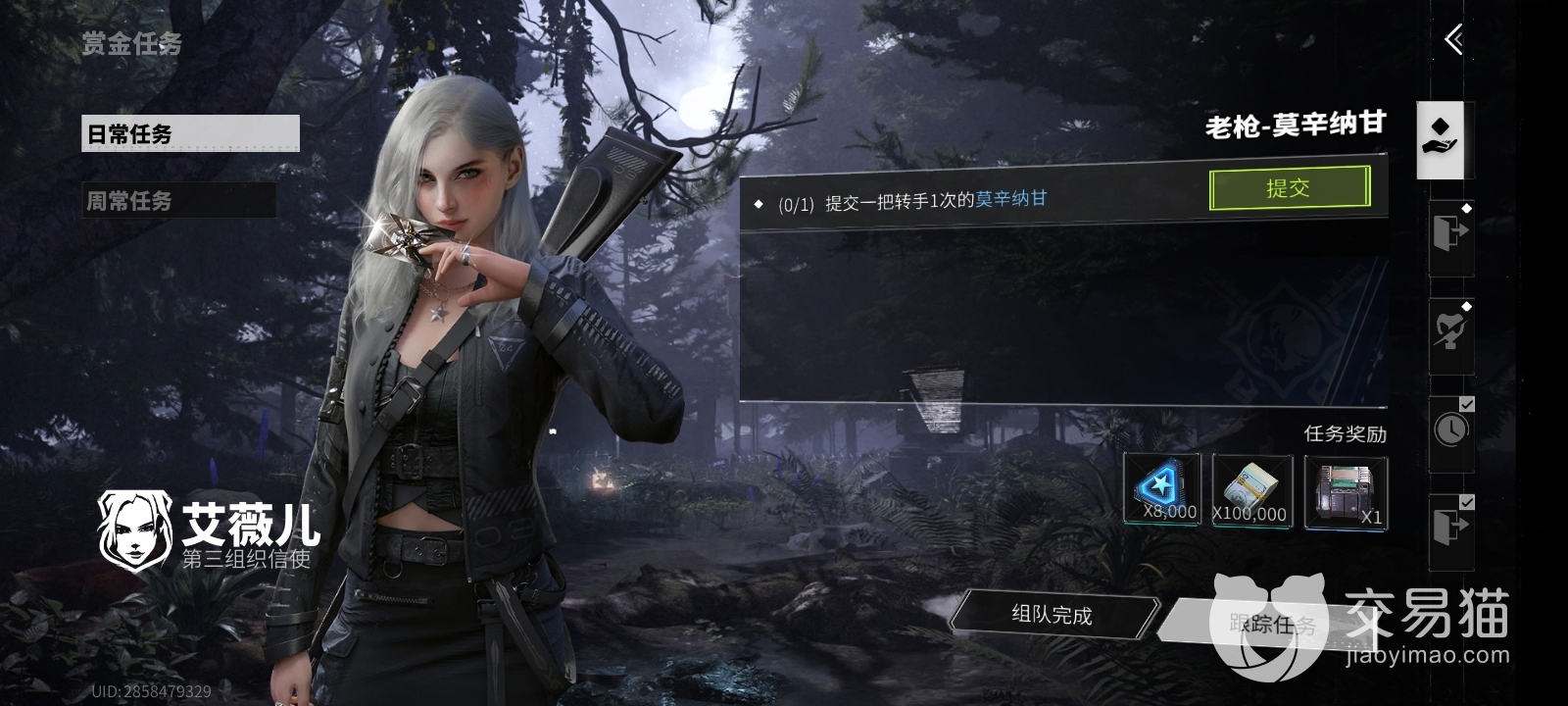This screenshot has height=706, width=1568.
Task: Select the hand-with-diamond mission icon
Action: pos(1441,139)
